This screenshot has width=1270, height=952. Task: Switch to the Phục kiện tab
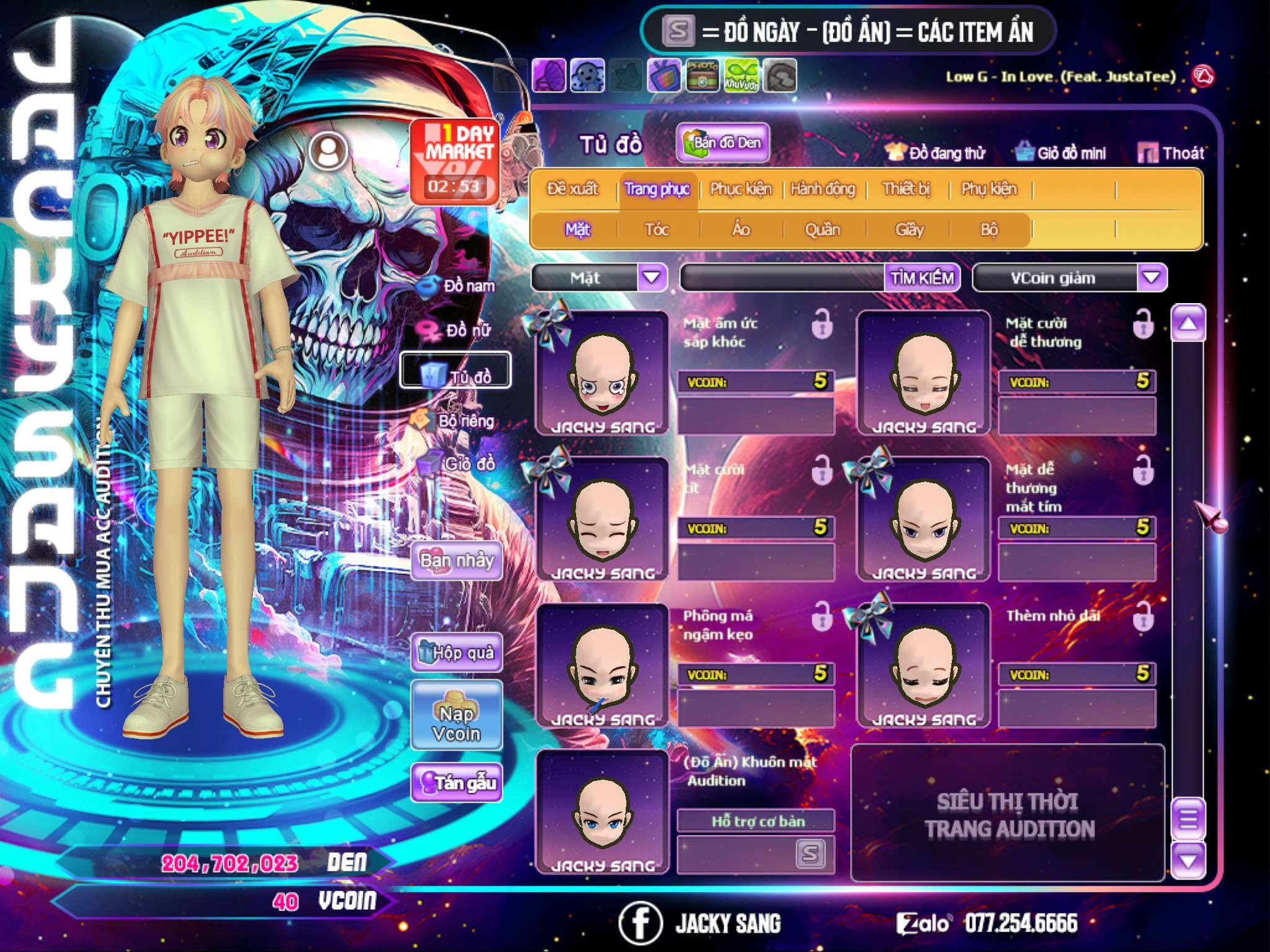(741, 188)
